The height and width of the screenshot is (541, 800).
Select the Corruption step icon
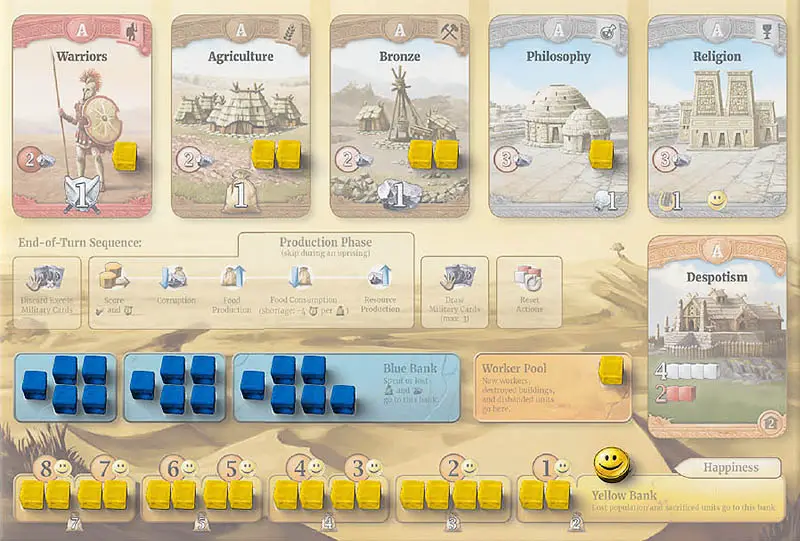[175, 277]
